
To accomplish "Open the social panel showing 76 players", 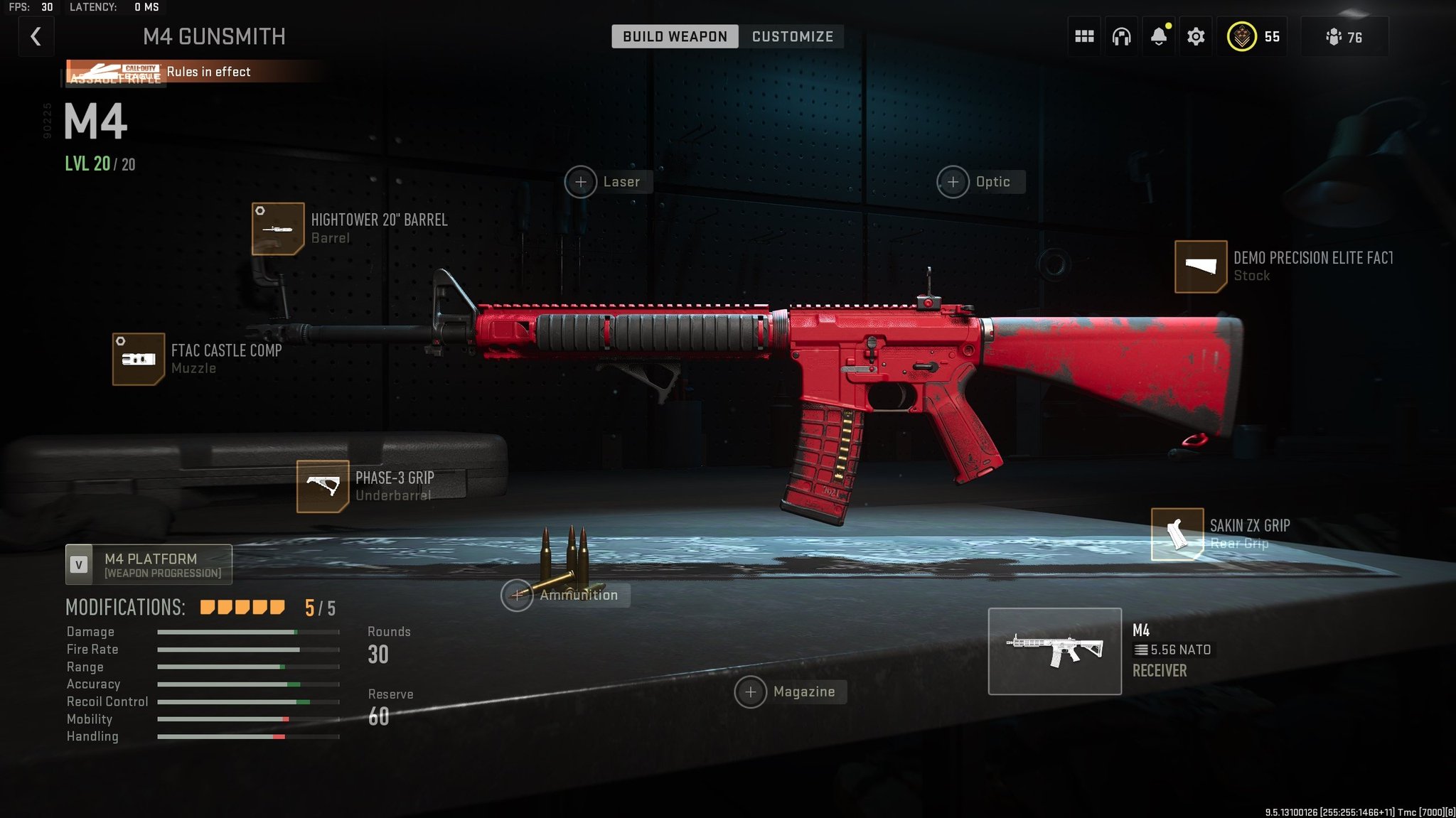I will (x=1344, y=36).
